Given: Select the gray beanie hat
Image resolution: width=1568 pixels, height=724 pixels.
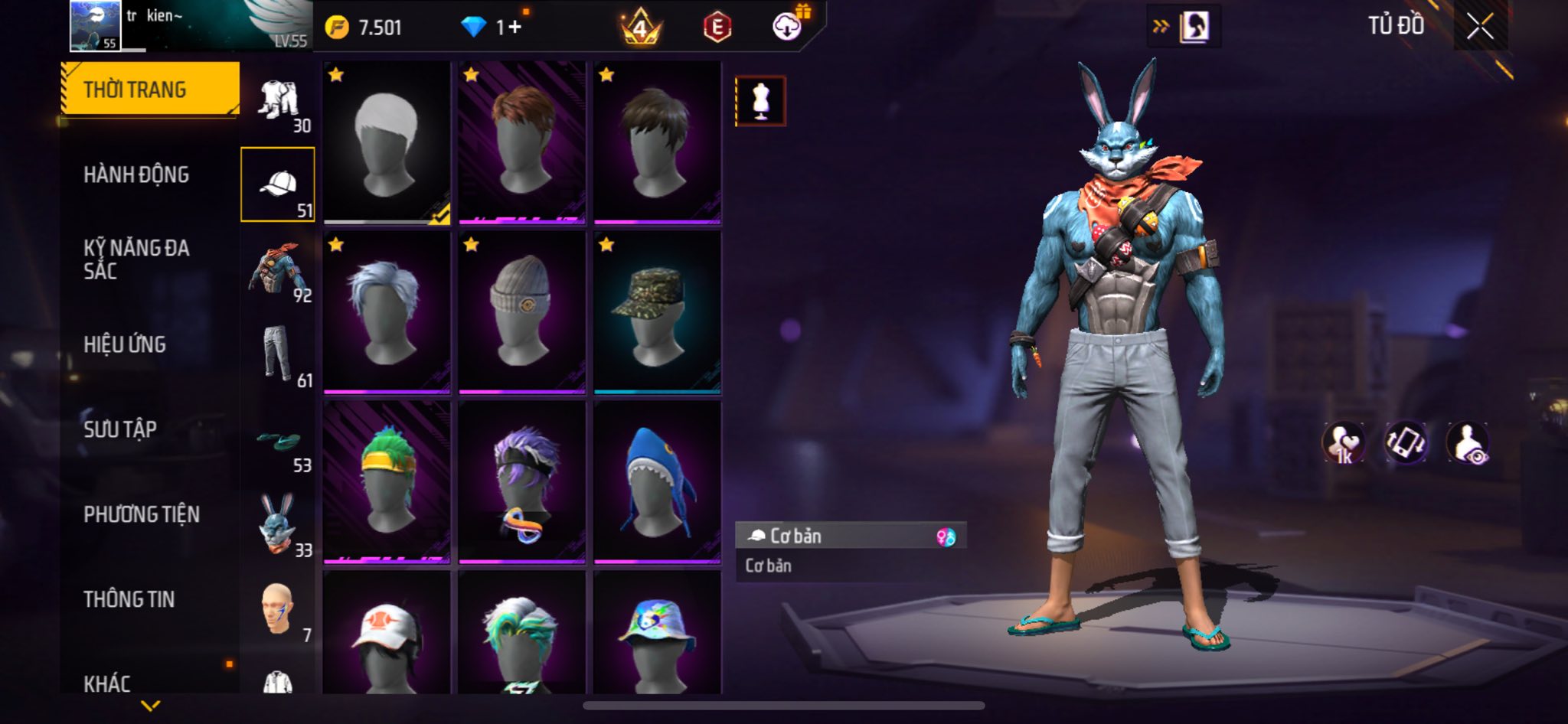Looking at the screenshot, I should click(522, 312).
